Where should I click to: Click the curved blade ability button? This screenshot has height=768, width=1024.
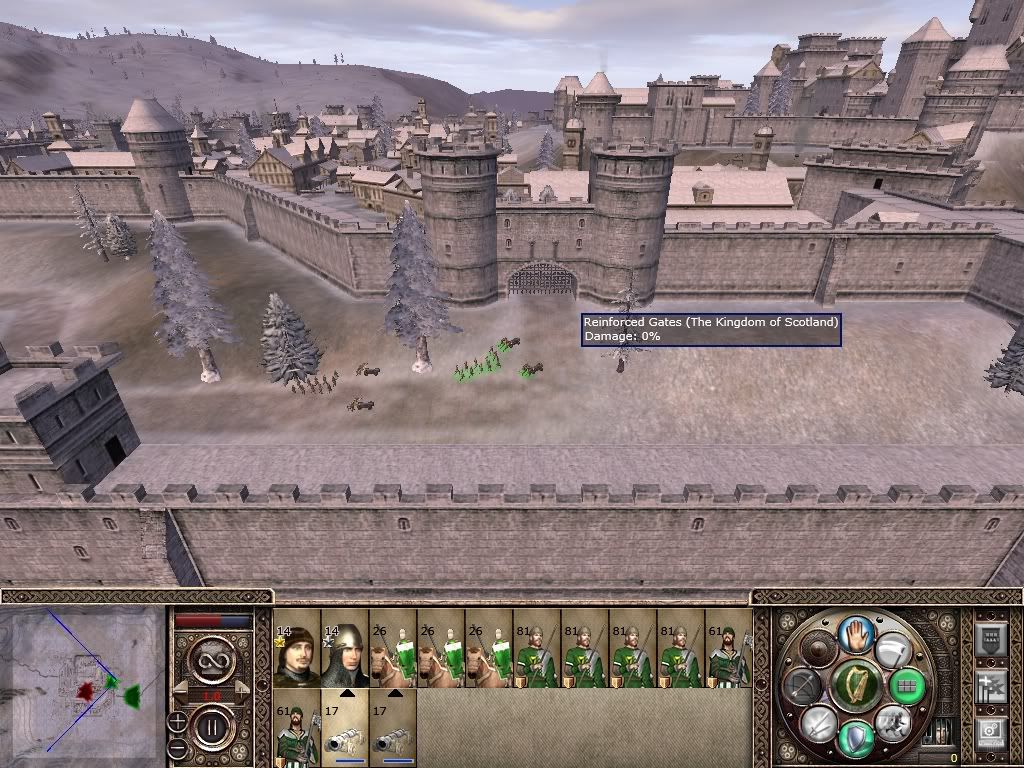892,650
